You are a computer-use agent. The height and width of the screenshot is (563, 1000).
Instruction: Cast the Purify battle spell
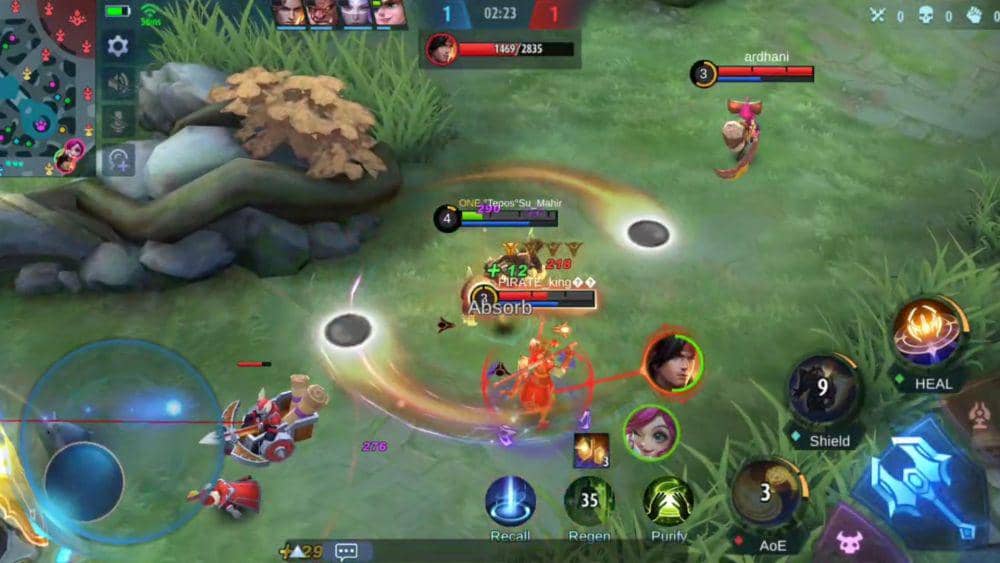click(x=668, y=500)
